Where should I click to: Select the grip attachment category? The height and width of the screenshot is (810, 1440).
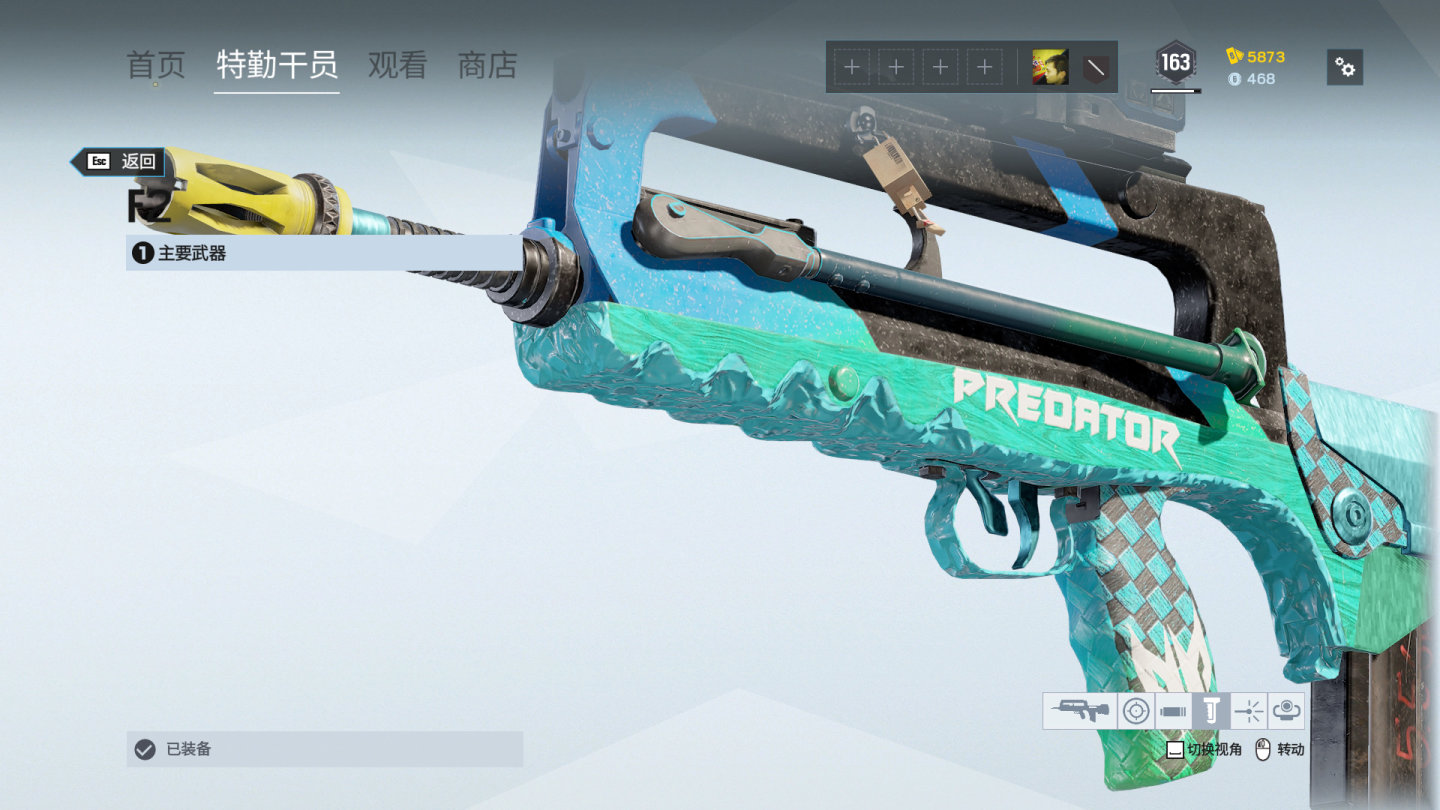click(x=1211, y=711)
